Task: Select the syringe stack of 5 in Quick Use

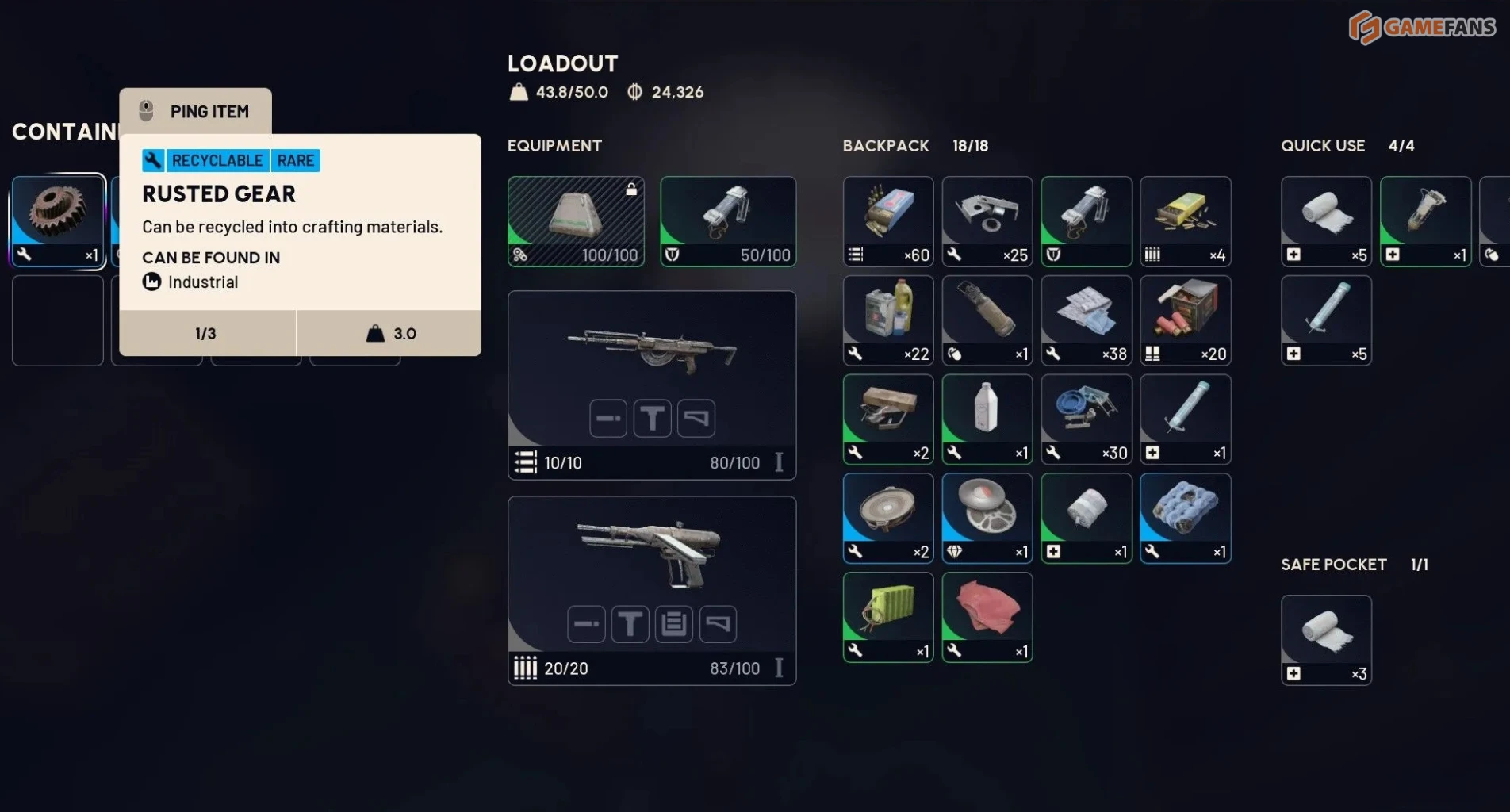Action: 1326,320
